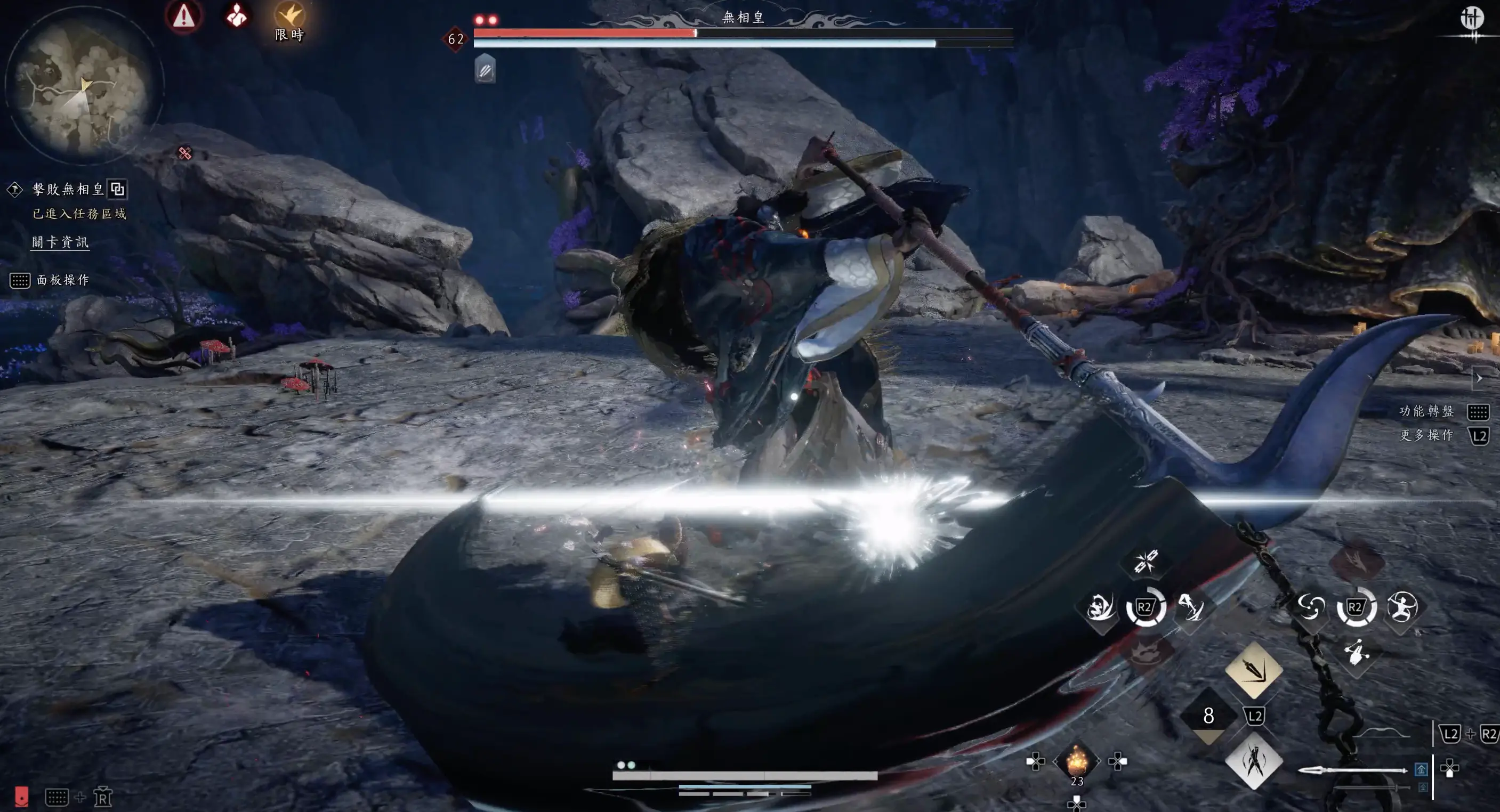This screenshot has width=1500, height=812.
Task: Activate the gold diamond blade skill
Action: (1254, 670)
